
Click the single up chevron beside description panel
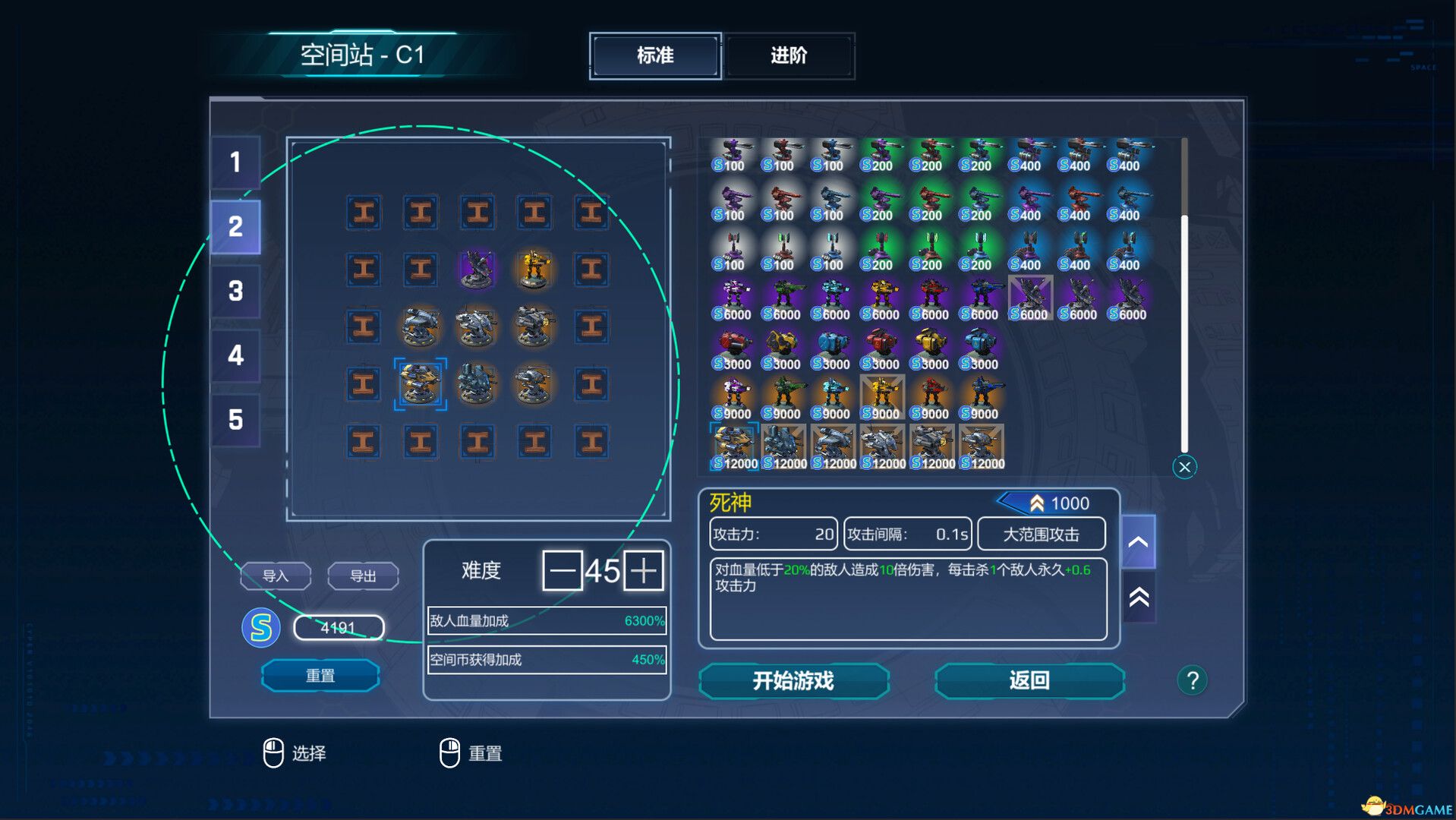(1137, 542)
